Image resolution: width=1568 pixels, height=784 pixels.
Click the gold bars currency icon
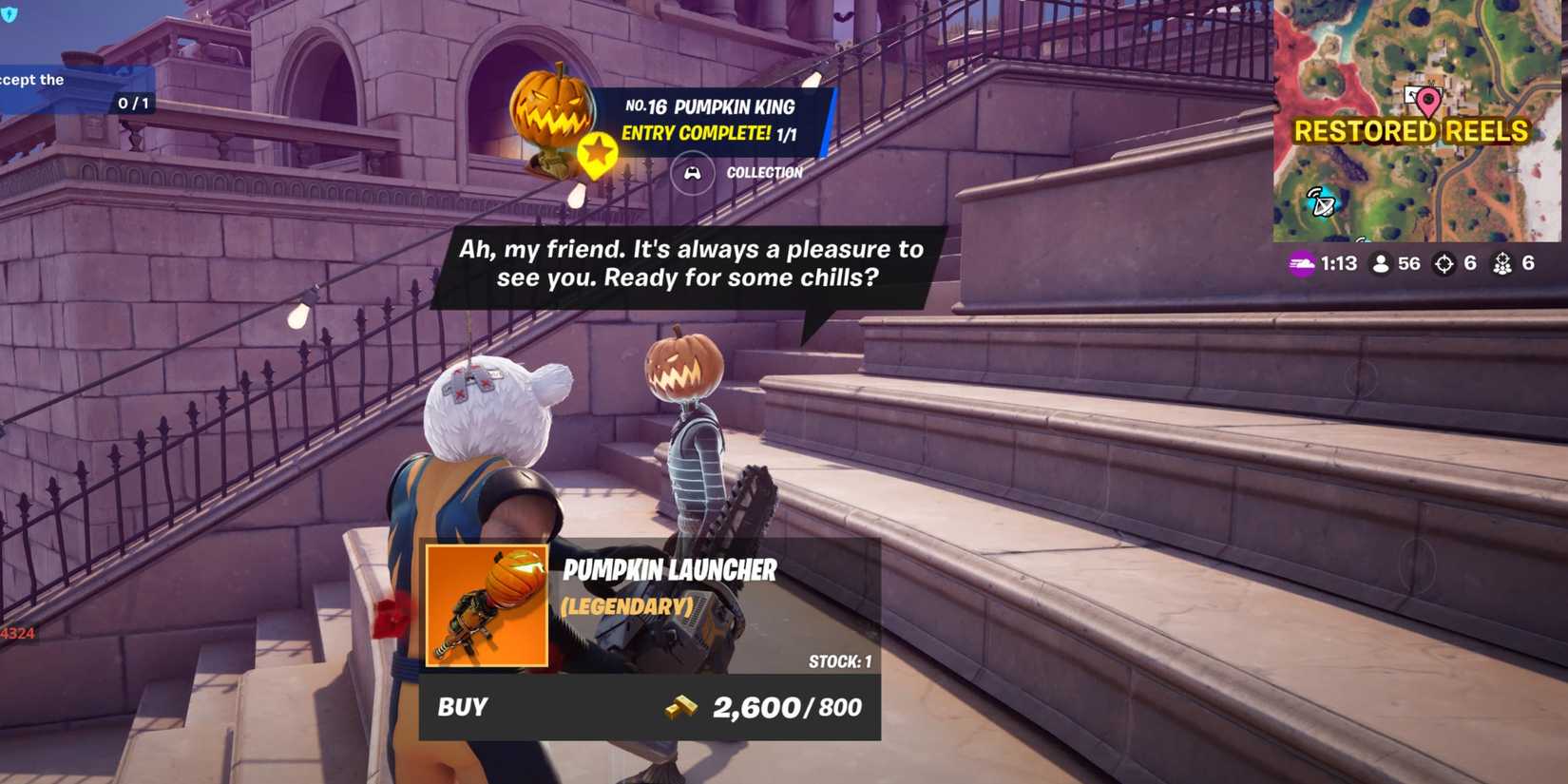click(x=680, y=707)
